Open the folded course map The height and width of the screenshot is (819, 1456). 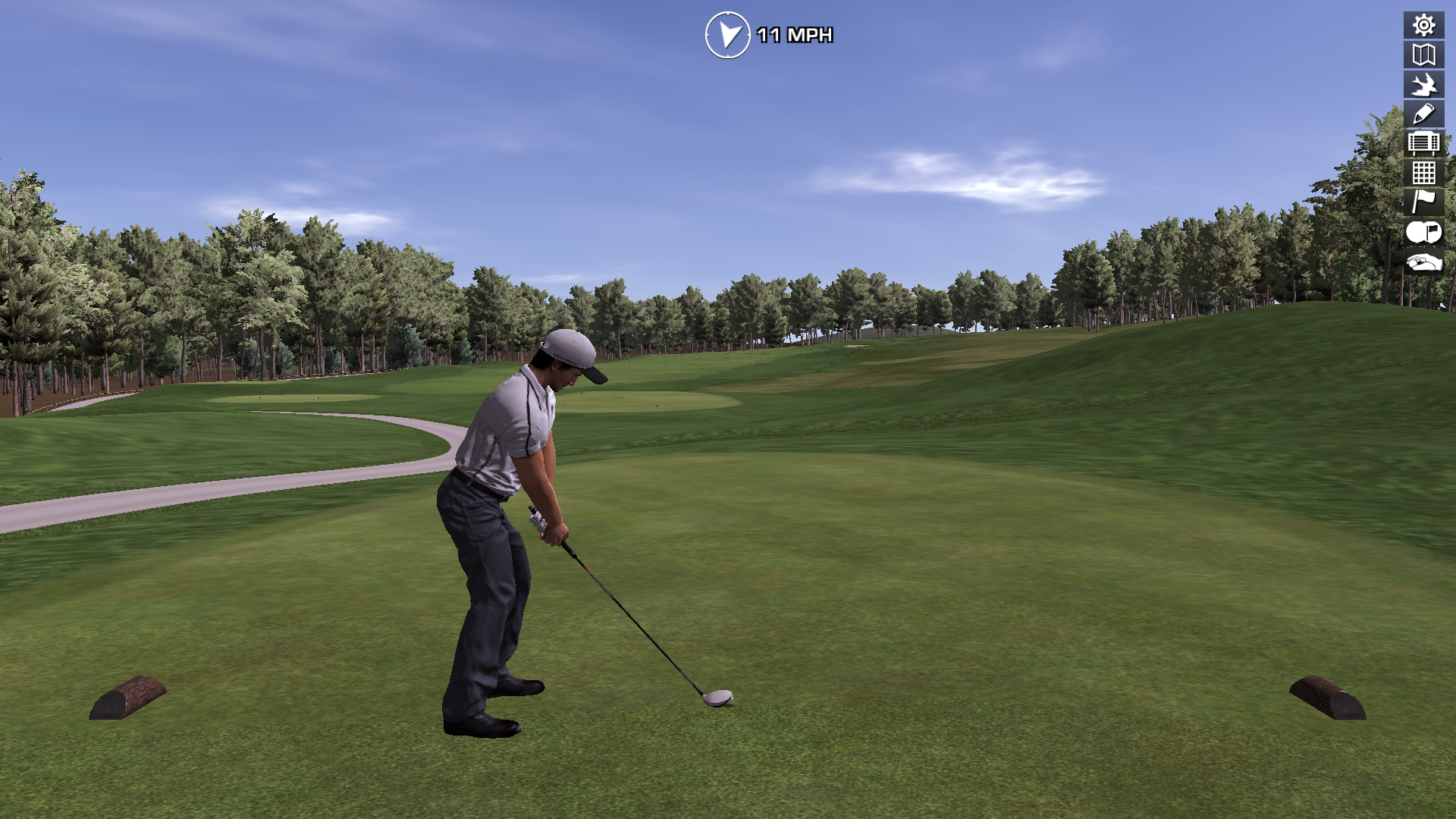1423,55
